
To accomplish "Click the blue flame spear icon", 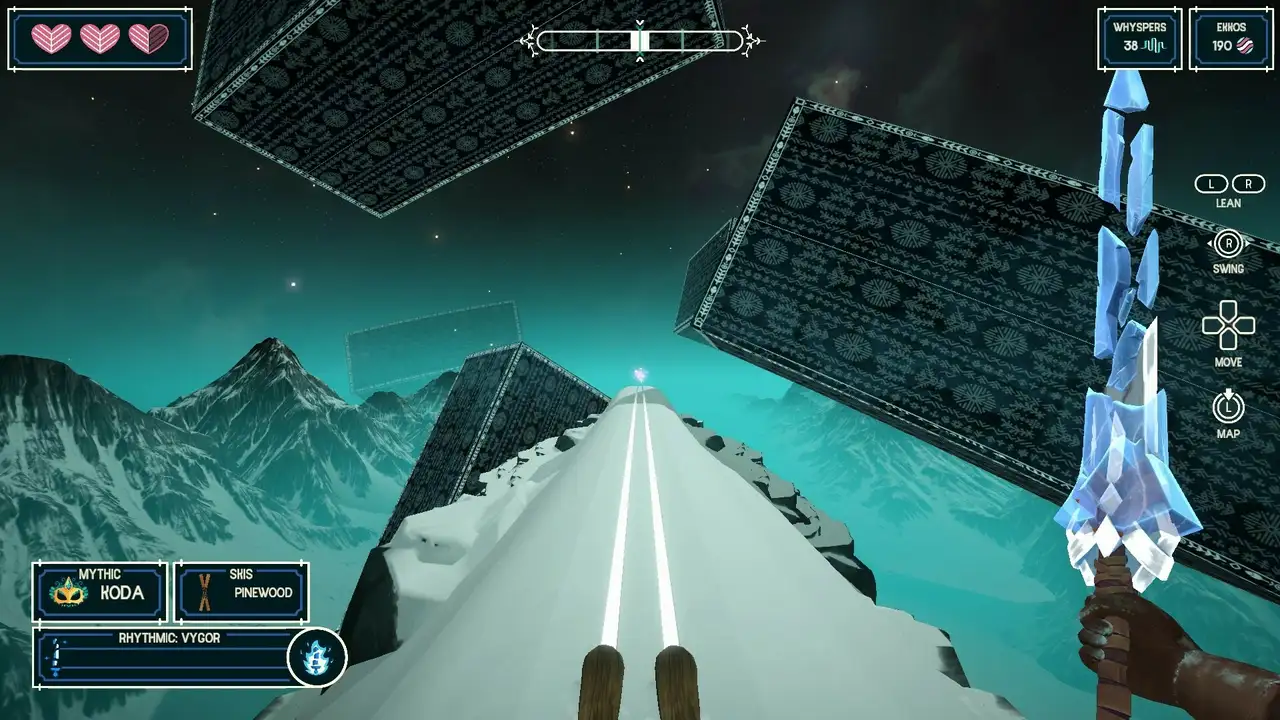I will pyautogui.click(x=316, y=659).
